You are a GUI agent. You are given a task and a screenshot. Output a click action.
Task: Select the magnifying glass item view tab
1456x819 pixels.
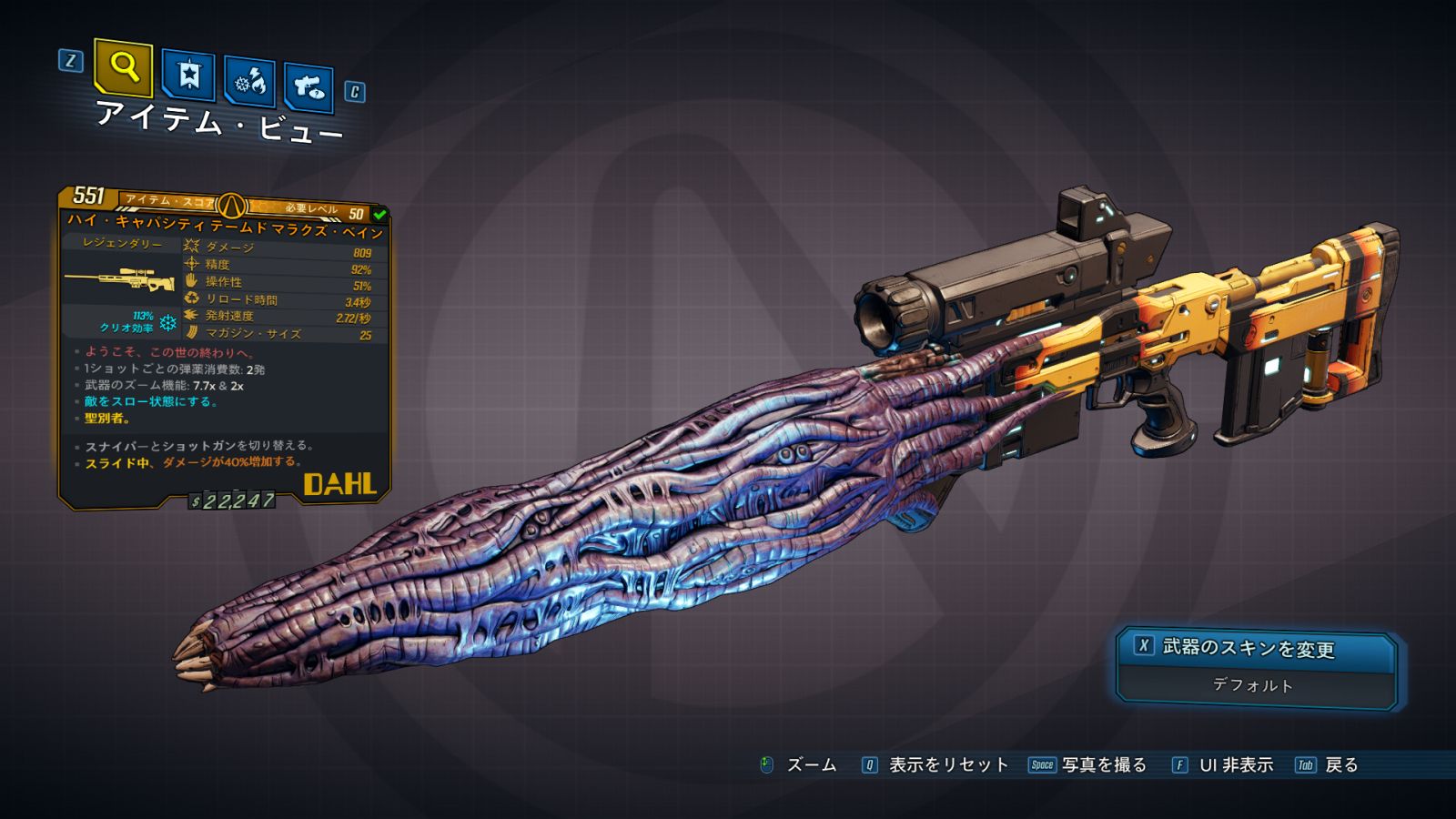coord(123,67)
